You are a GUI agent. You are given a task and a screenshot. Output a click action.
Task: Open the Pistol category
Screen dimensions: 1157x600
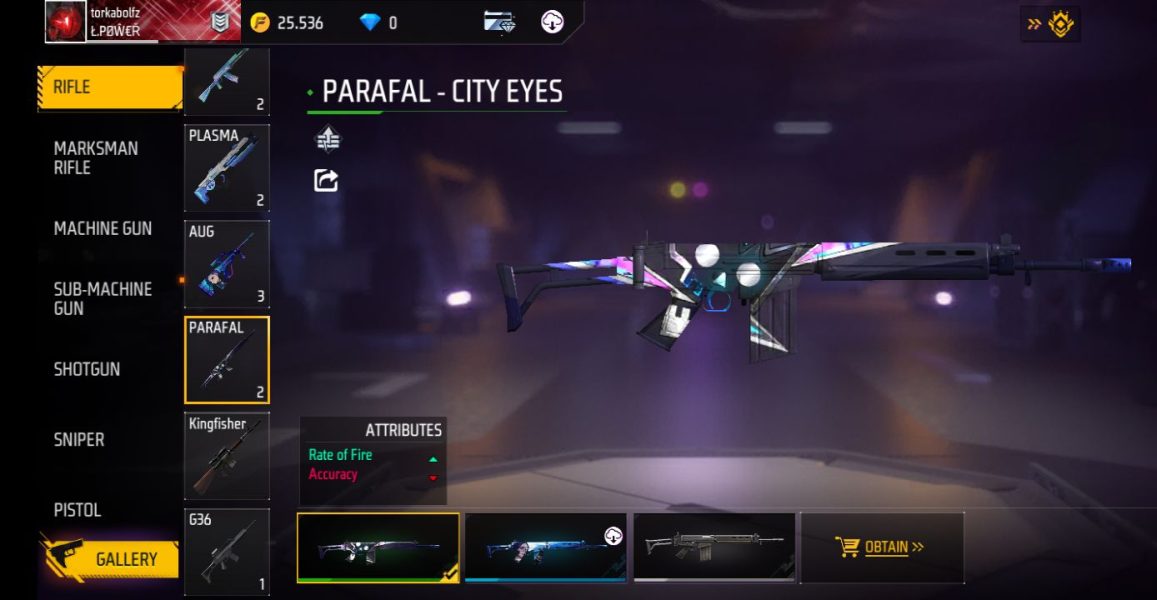[x=78, y=510]
